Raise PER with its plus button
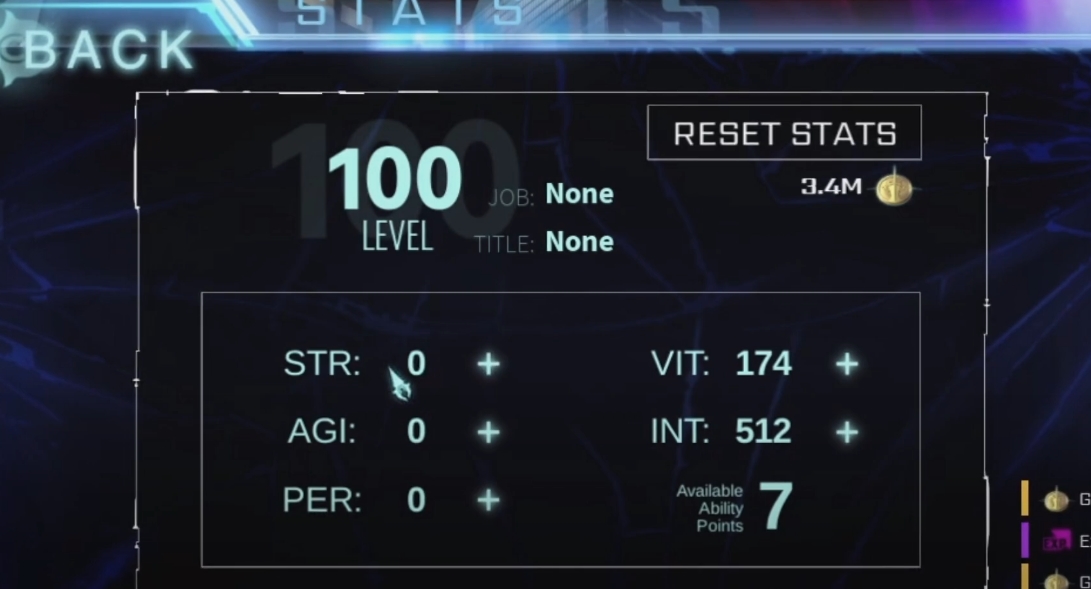 pyautogui.click(x=488, y=500)
